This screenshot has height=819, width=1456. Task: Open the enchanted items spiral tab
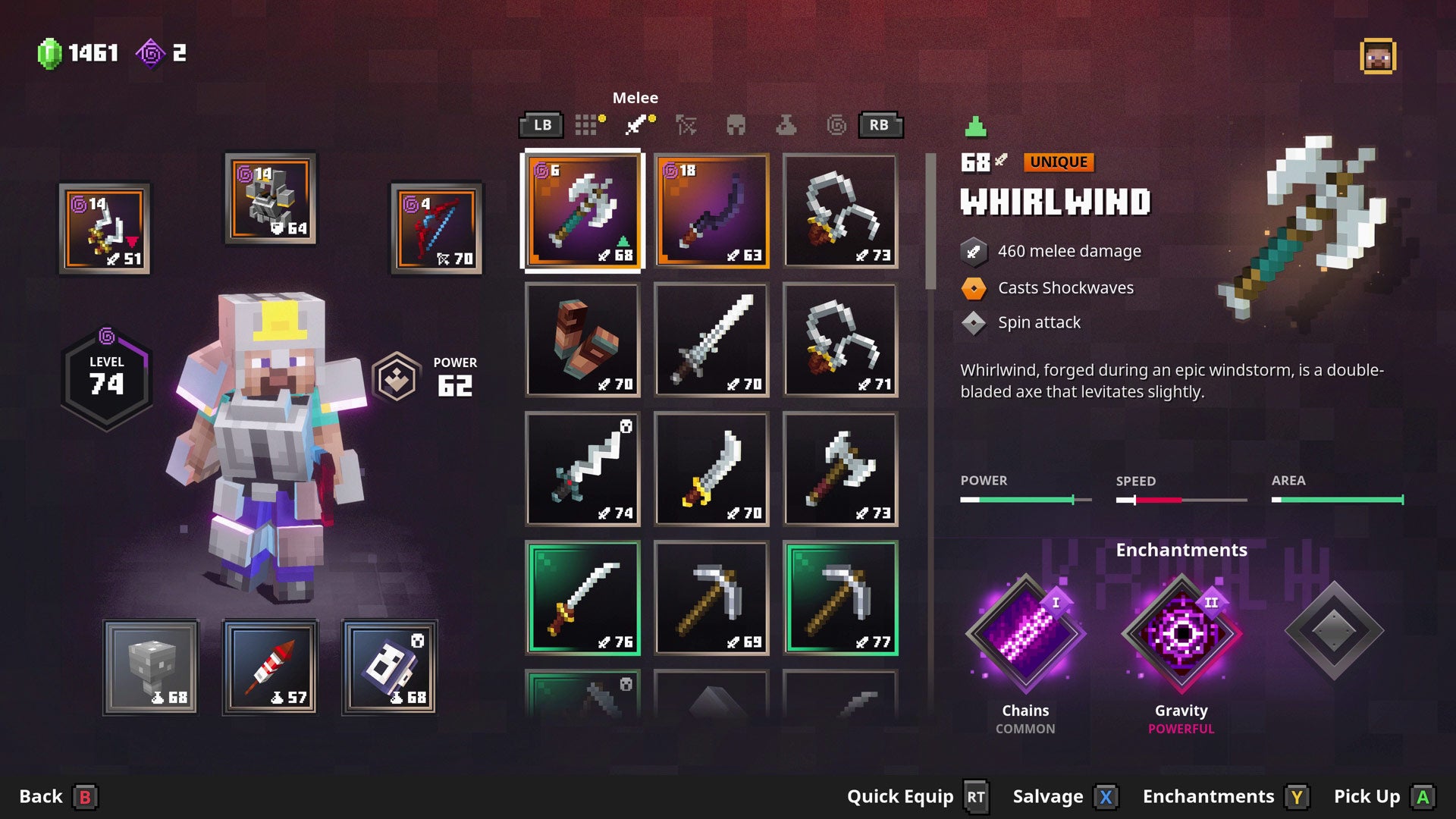coord(836,125)
